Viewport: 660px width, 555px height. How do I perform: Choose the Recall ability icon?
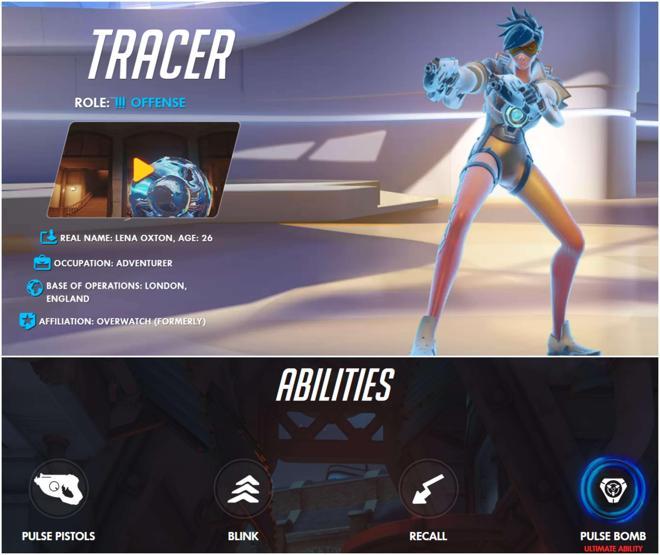(428, 489)
